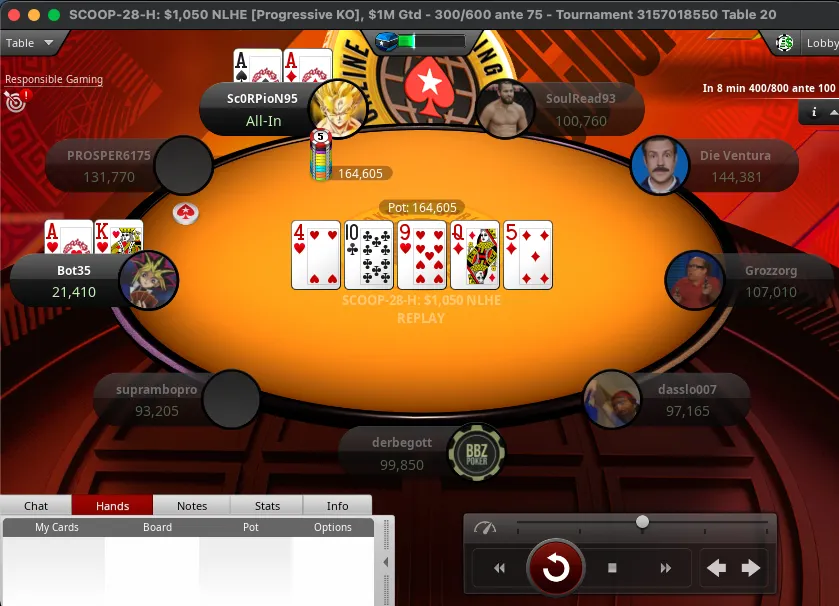Click the target icon with red alert
Image resolution: width=839 pixels, height=606 pixels.
pyautogui.click(x=16, y=100)
